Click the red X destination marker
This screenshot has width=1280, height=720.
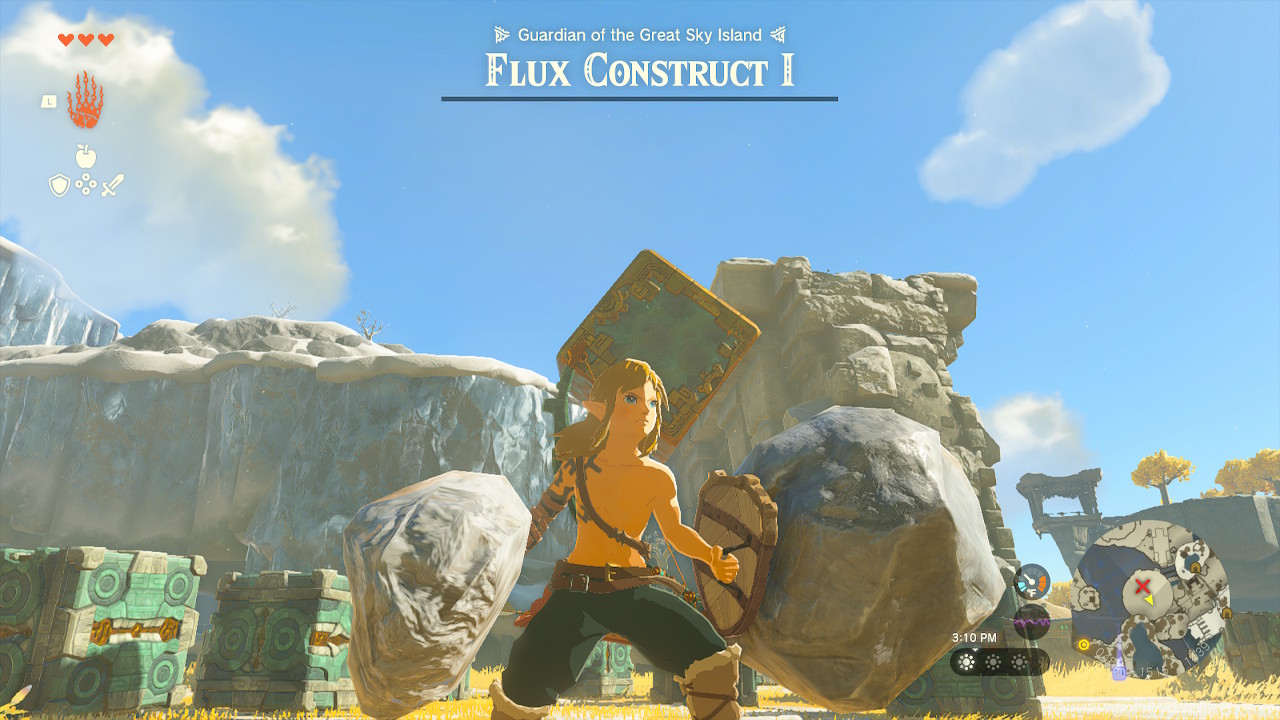tap(1142, 585)
